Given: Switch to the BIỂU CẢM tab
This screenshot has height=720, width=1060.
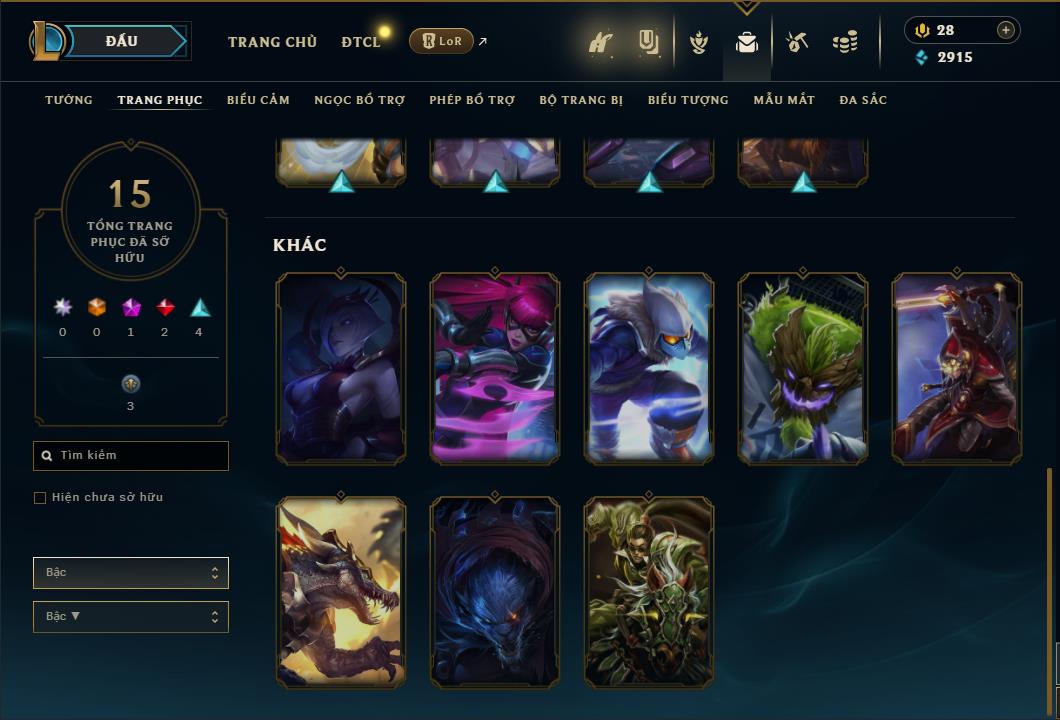Looking at the screenshot, I should click(258, 100).
